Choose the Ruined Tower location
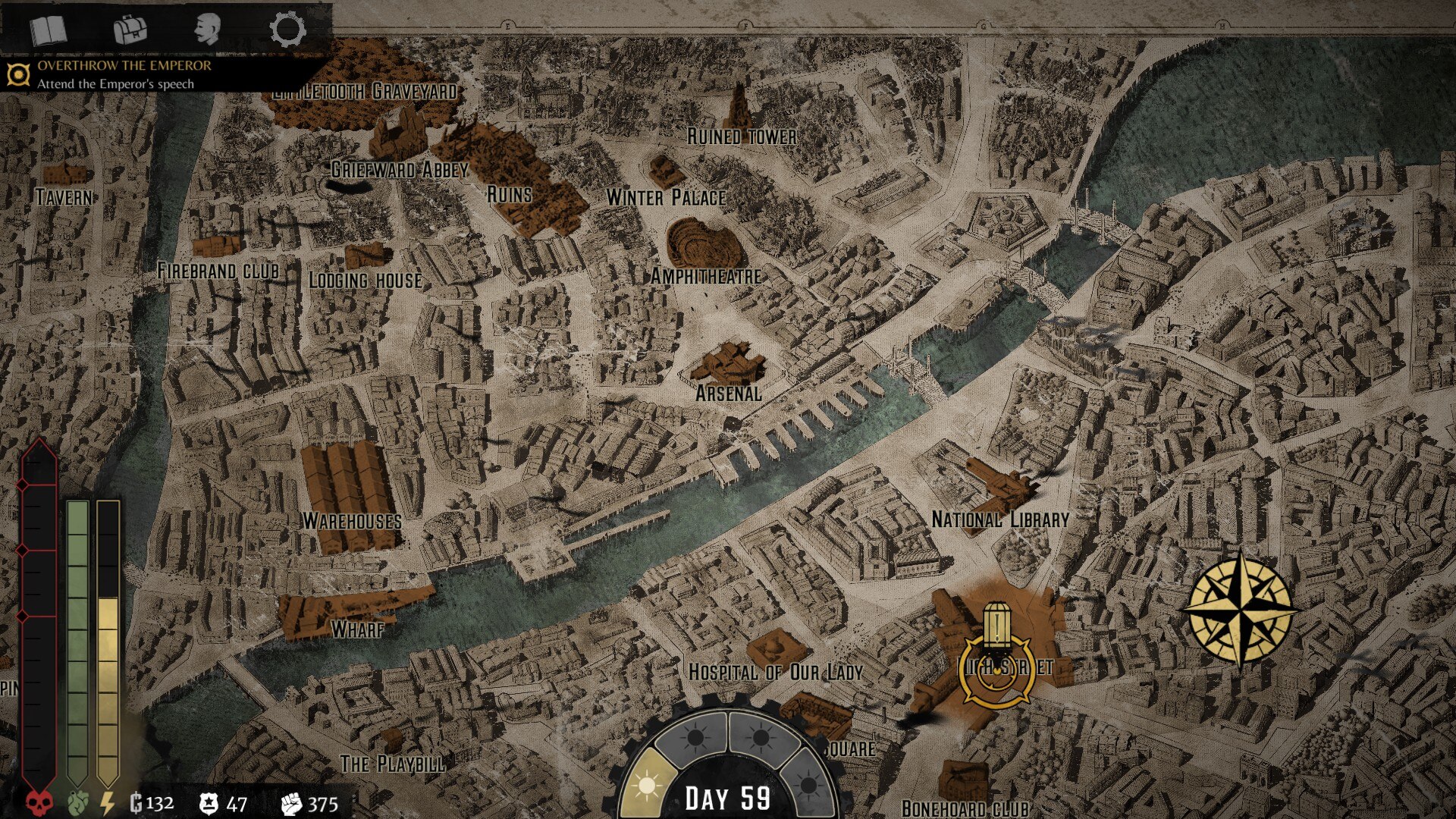 (741, 135)
